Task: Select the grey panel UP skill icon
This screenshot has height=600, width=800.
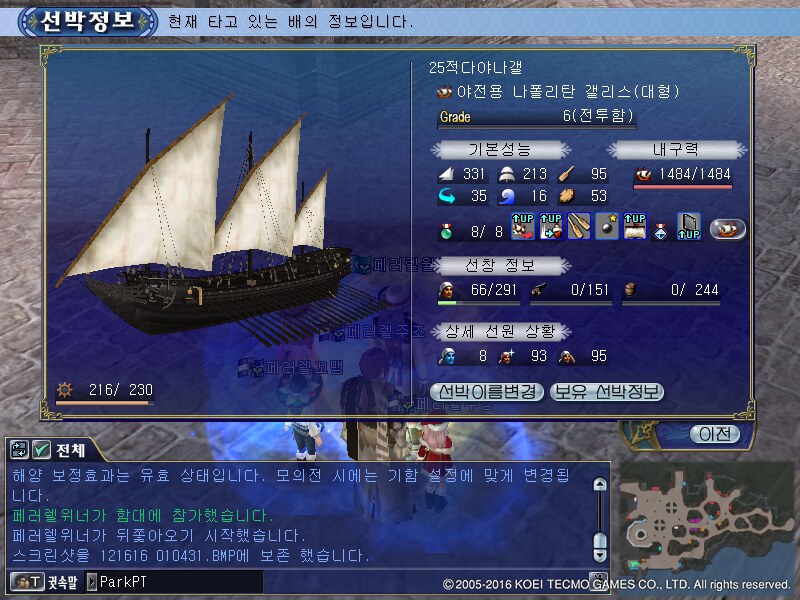Action: pos(689,228)
